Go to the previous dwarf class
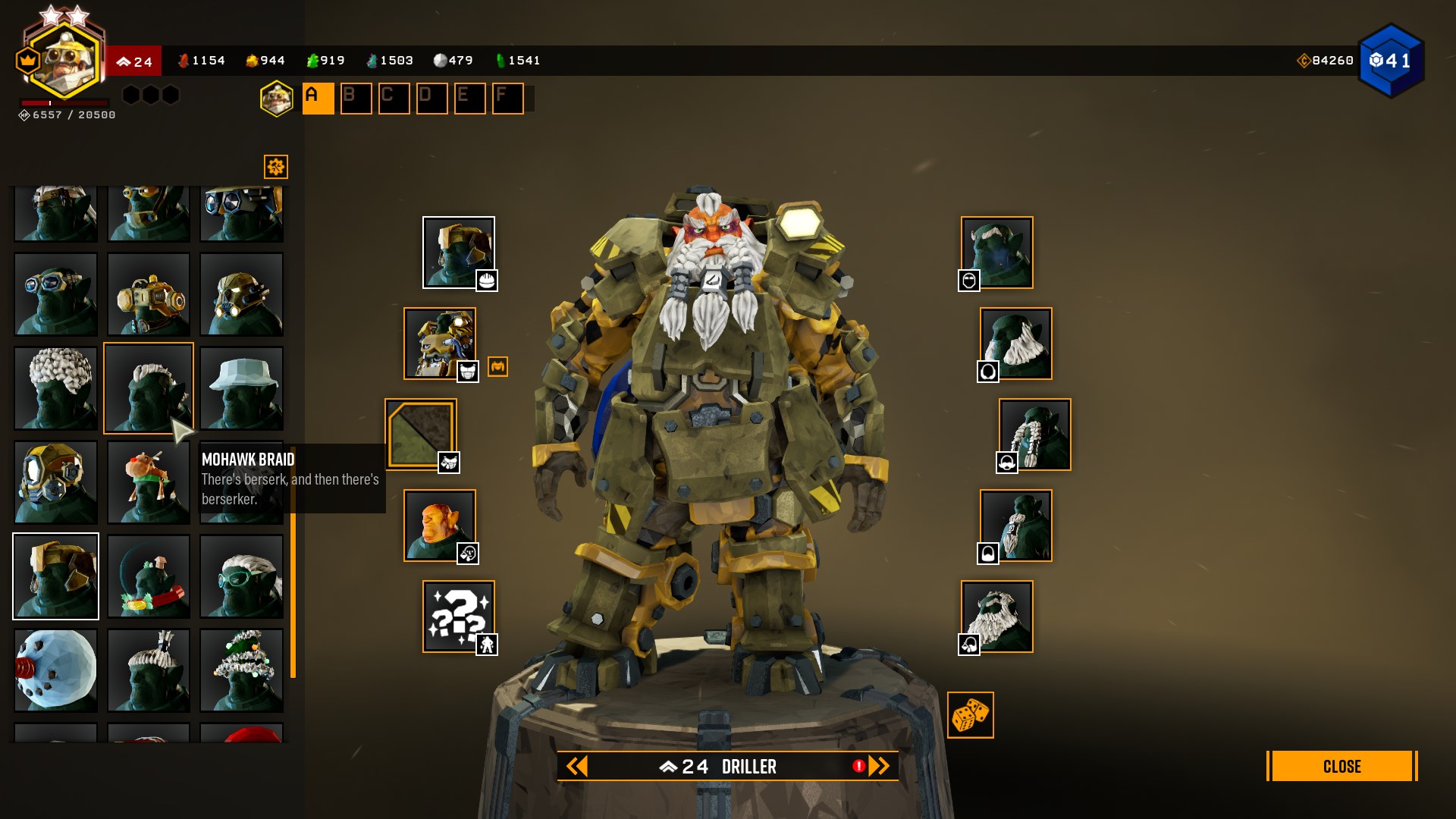The image size is (1456, 819). pyautogui.click(x=577, y=767)
